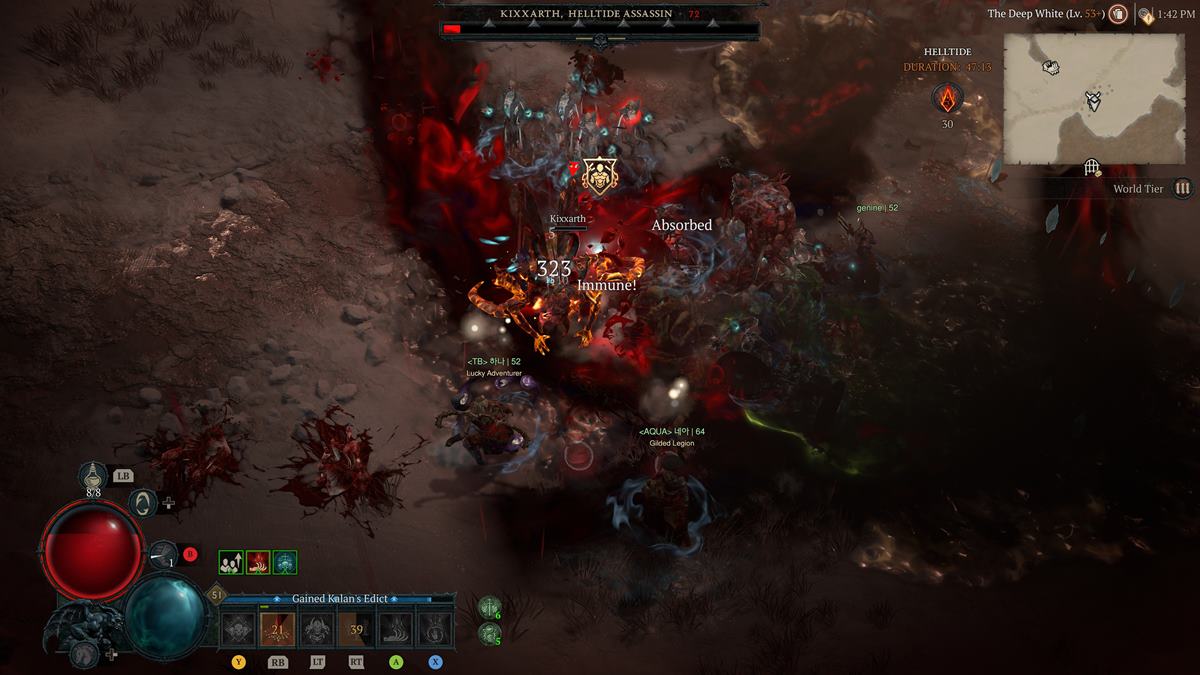Use the healing potion icon
Image resolution: width=1200 pixels, height=675 pixels.
93,476
